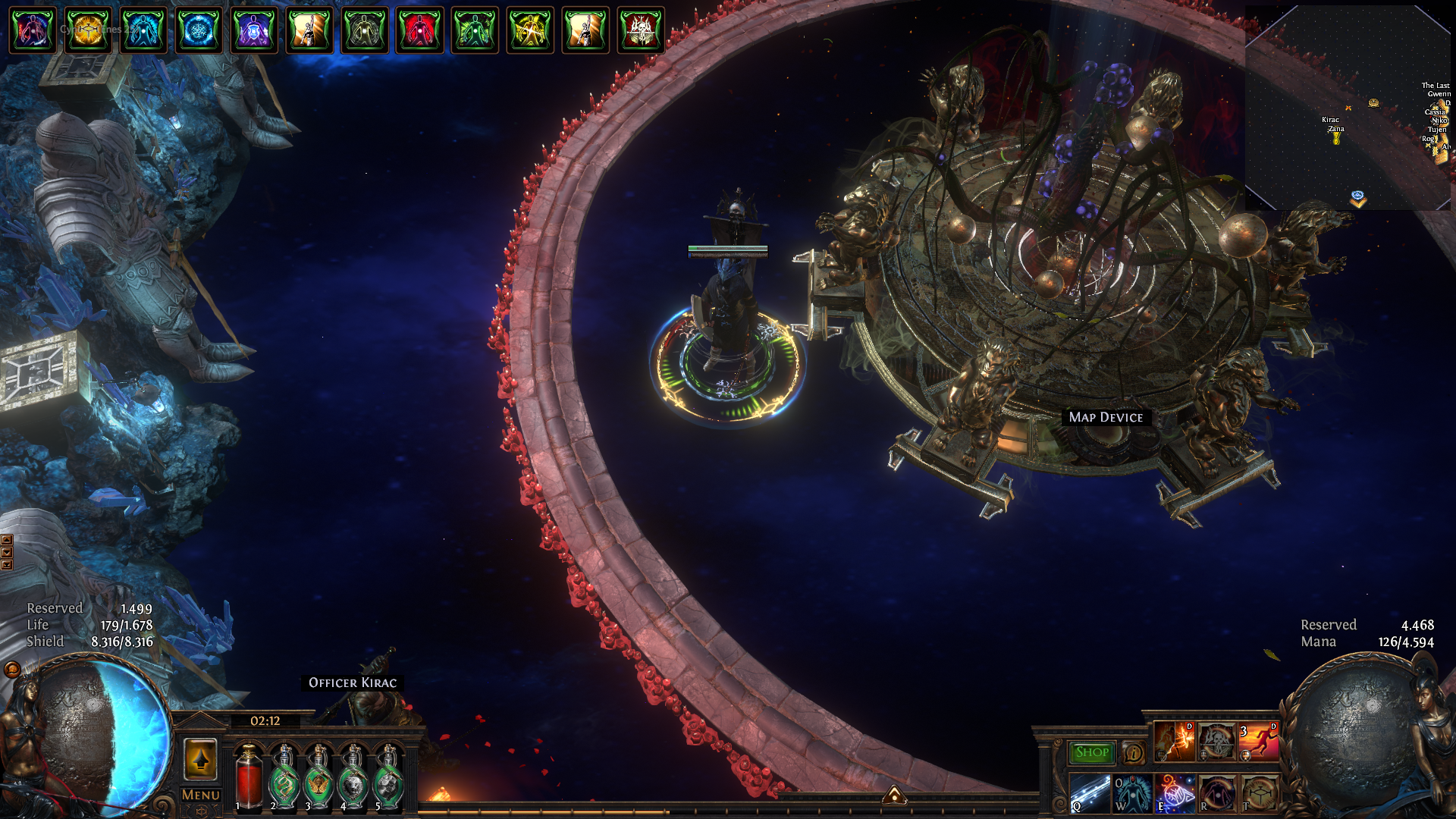Click the golden level-up arrow button
Image resolution: width=1456 pixels, height=819 pixels.
point(201,758)
